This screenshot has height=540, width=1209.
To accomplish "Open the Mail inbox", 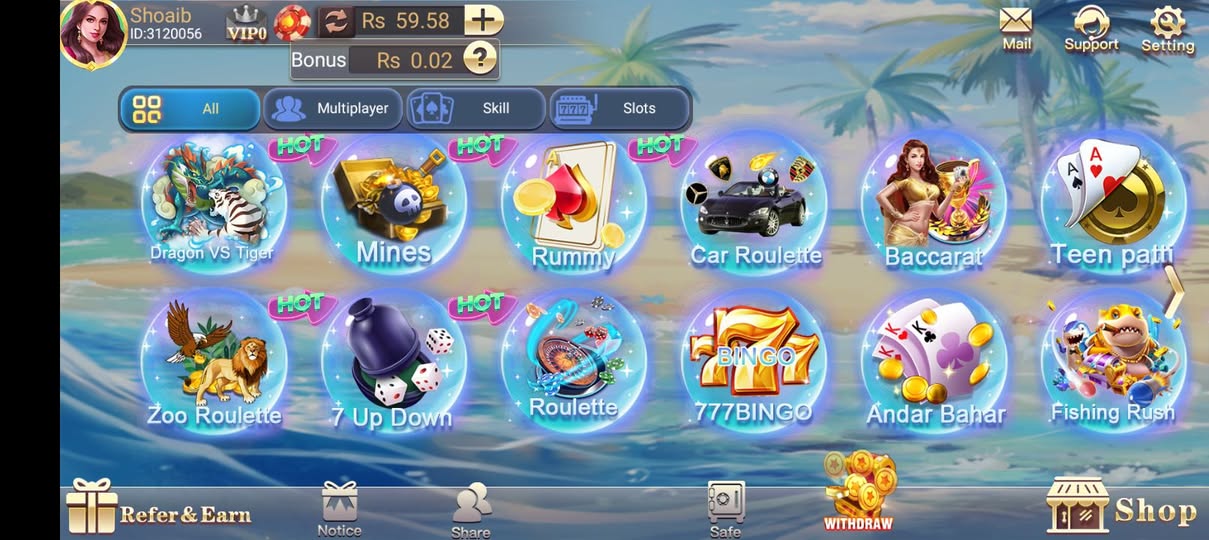I will point(1016,27).
